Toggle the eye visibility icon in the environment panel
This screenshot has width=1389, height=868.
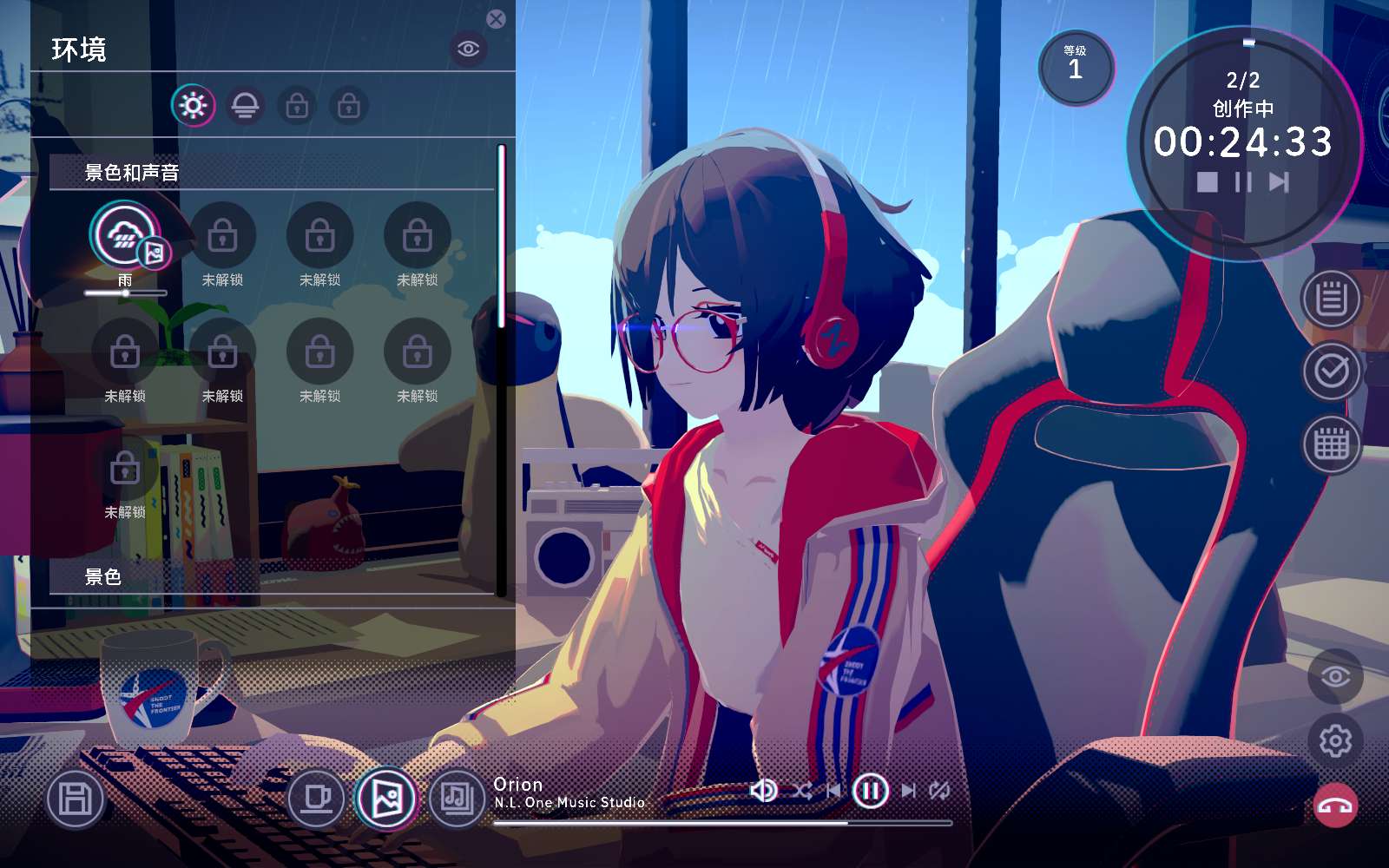click(467, 49)
